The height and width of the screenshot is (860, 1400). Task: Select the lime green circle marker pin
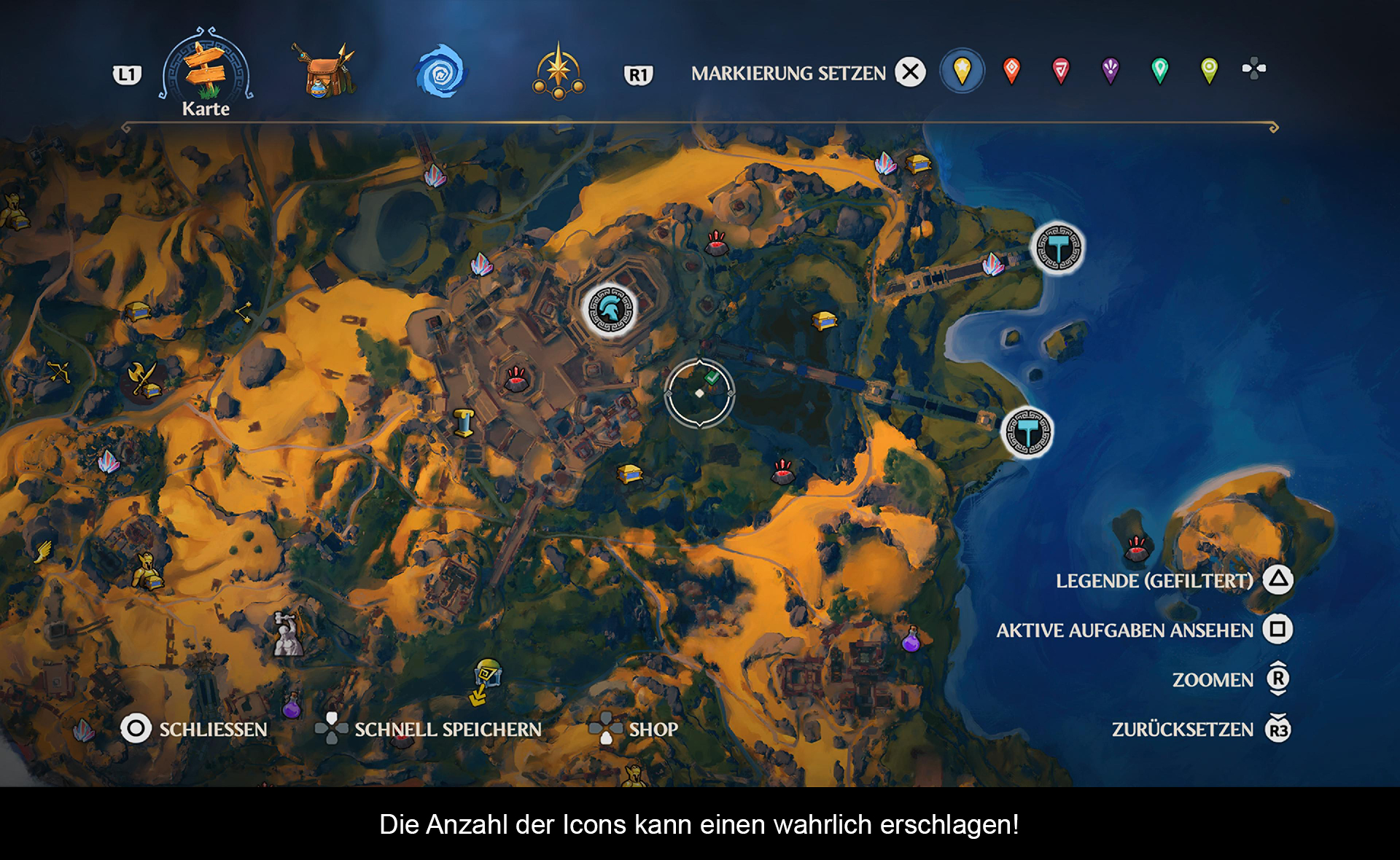pos(1209,71)
